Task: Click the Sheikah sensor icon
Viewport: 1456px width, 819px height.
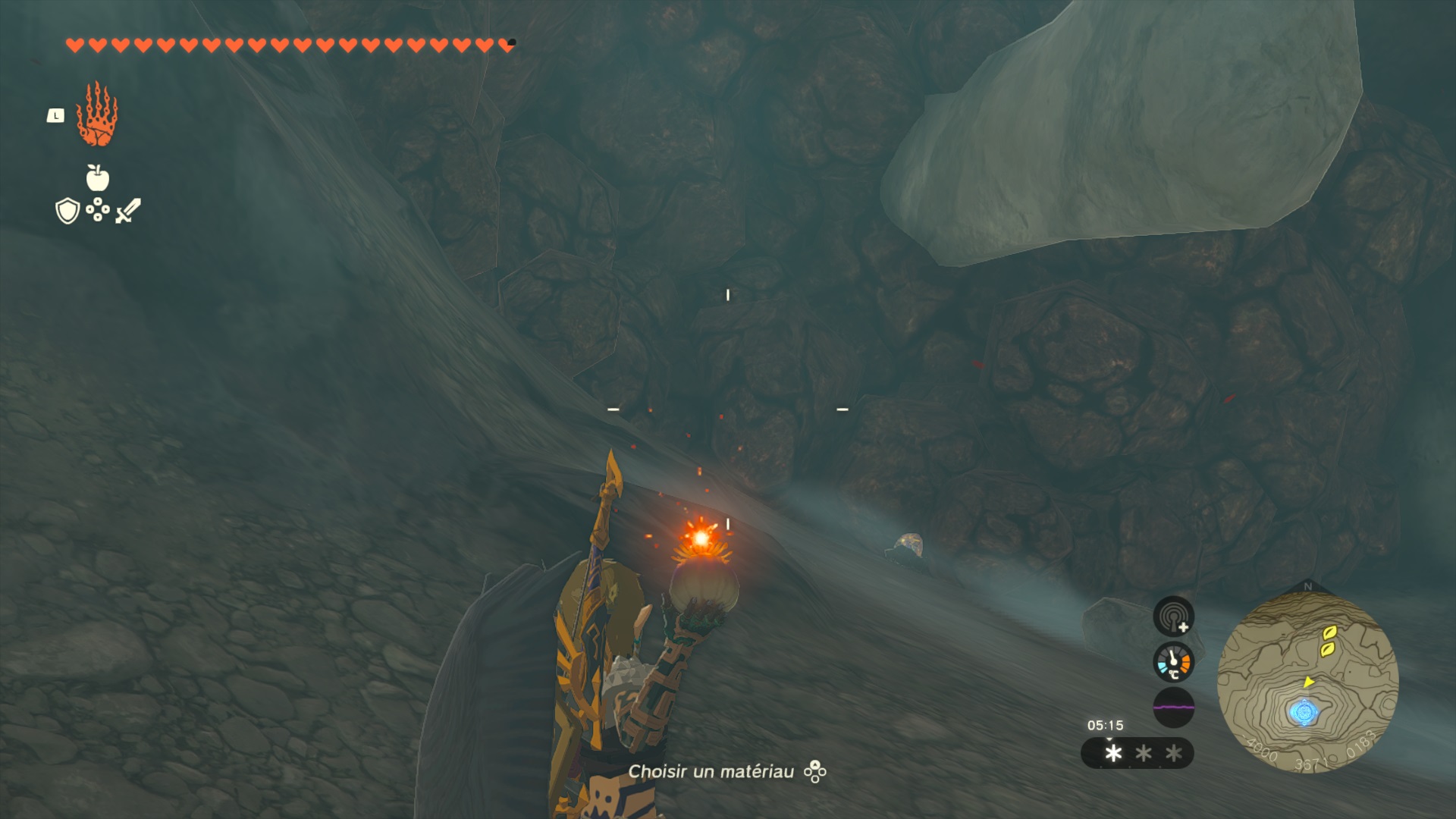Action: [x=1173, y=616]
